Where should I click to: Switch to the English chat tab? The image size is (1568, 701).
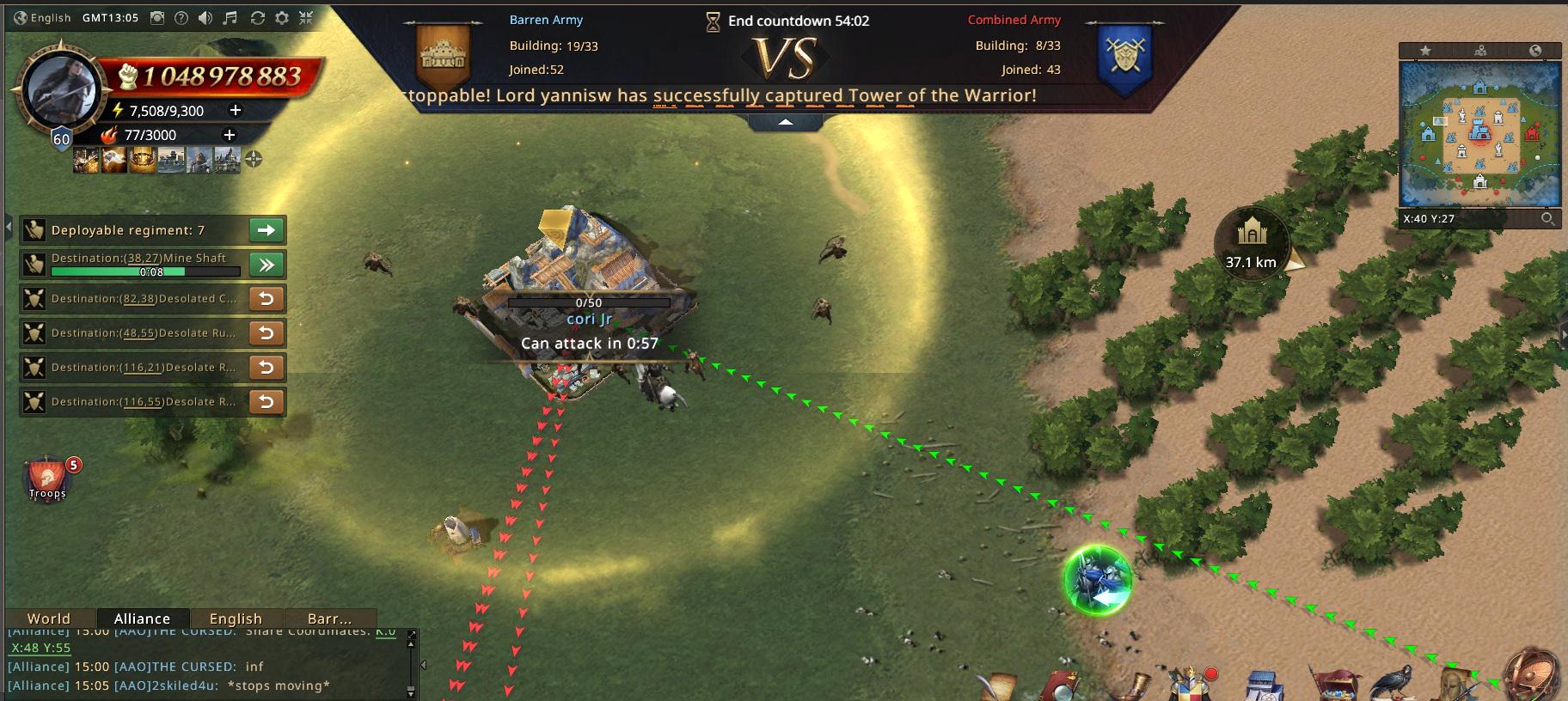tap(235, 619)
